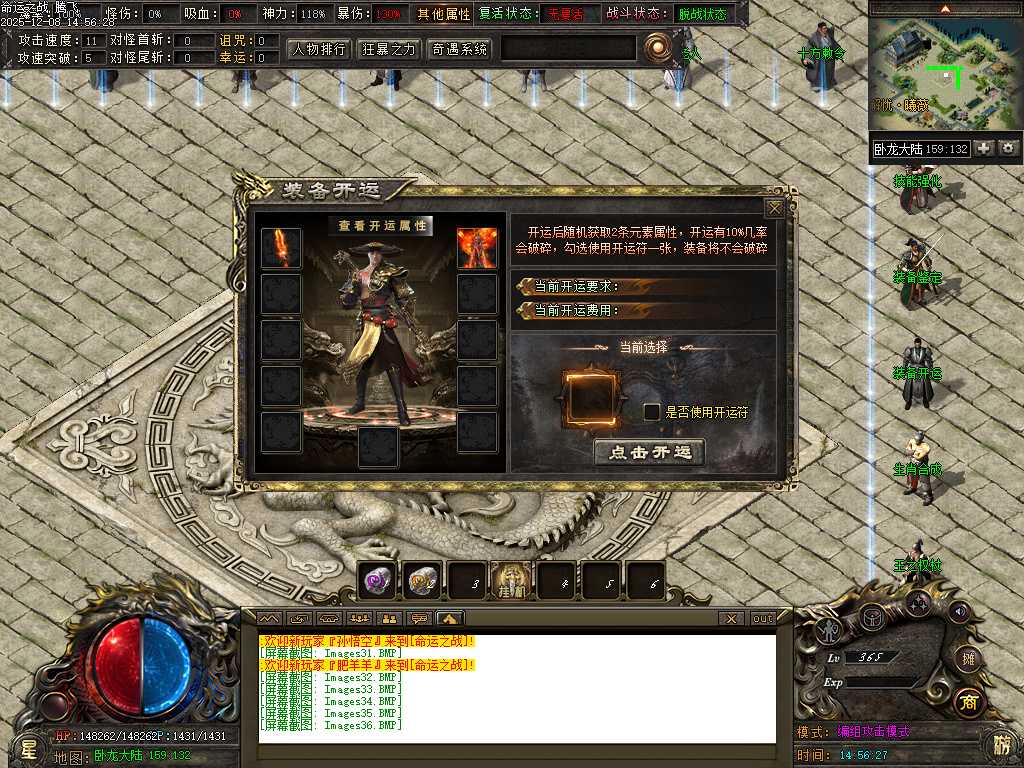
Task: Tick the 是否使用开运符 checkbox
Action: pyautogui.click(x=651, y=411)
